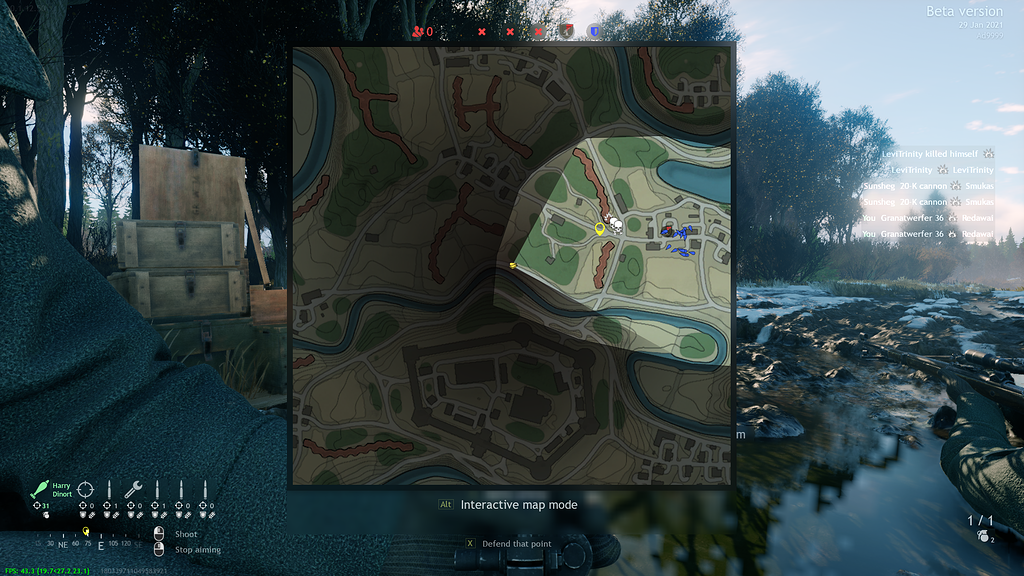The image size is (1024, 576).
Task: Click the blue shield team icon
Action: tap(595, 31)
